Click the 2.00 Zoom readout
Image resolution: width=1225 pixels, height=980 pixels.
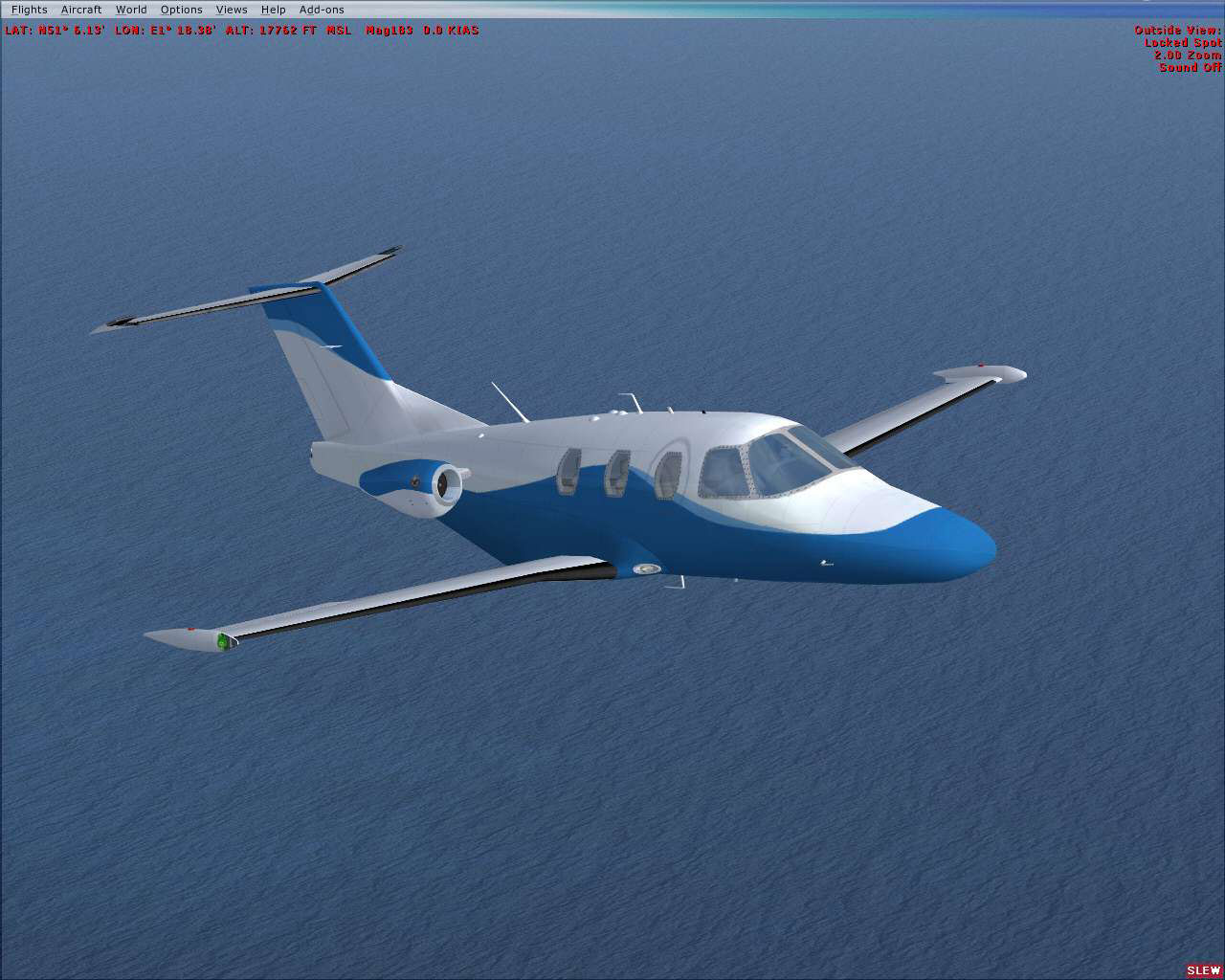(1187, 56)
